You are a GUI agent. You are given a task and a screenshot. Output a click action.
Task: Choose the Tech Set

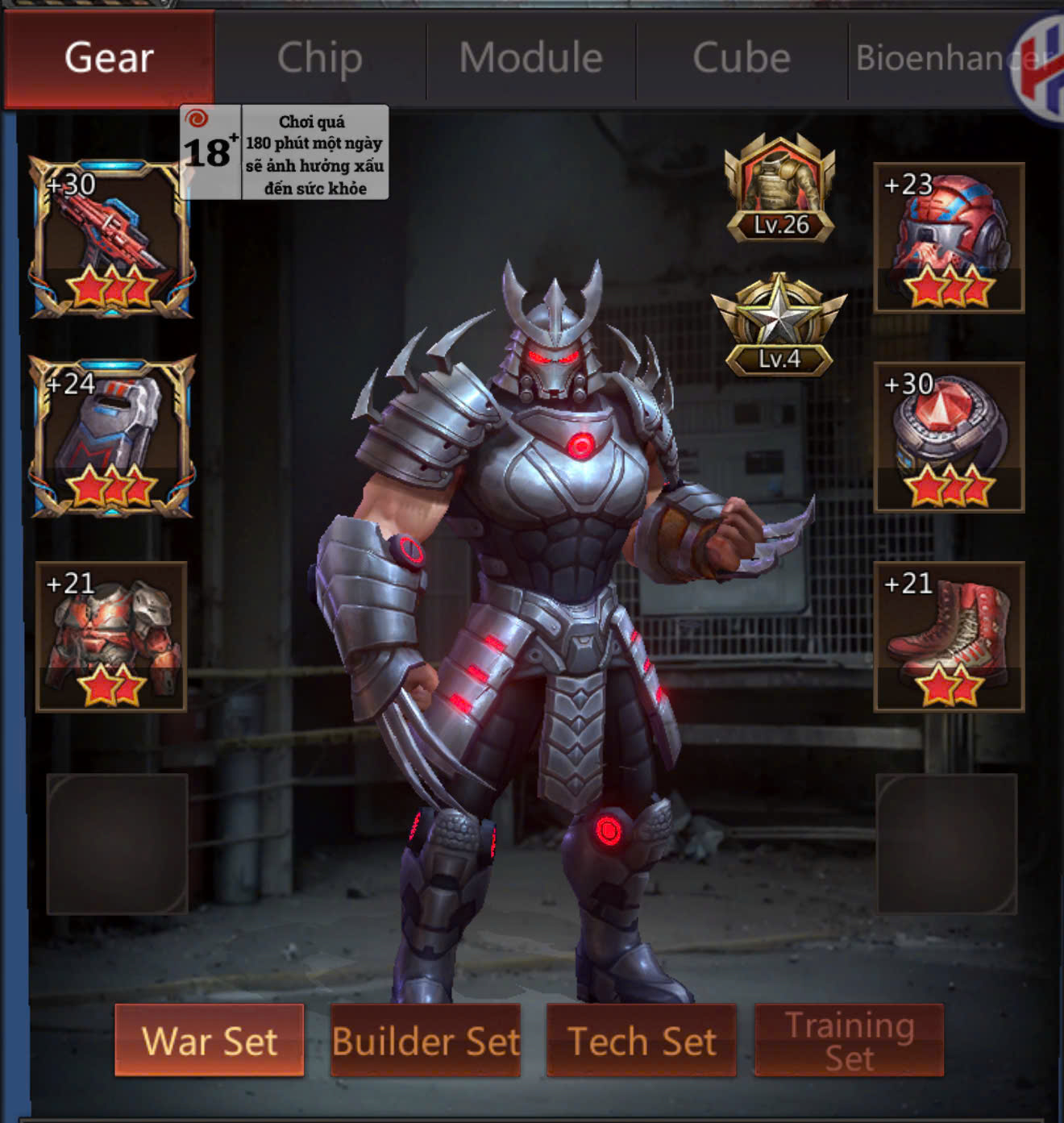[642, 1040]
